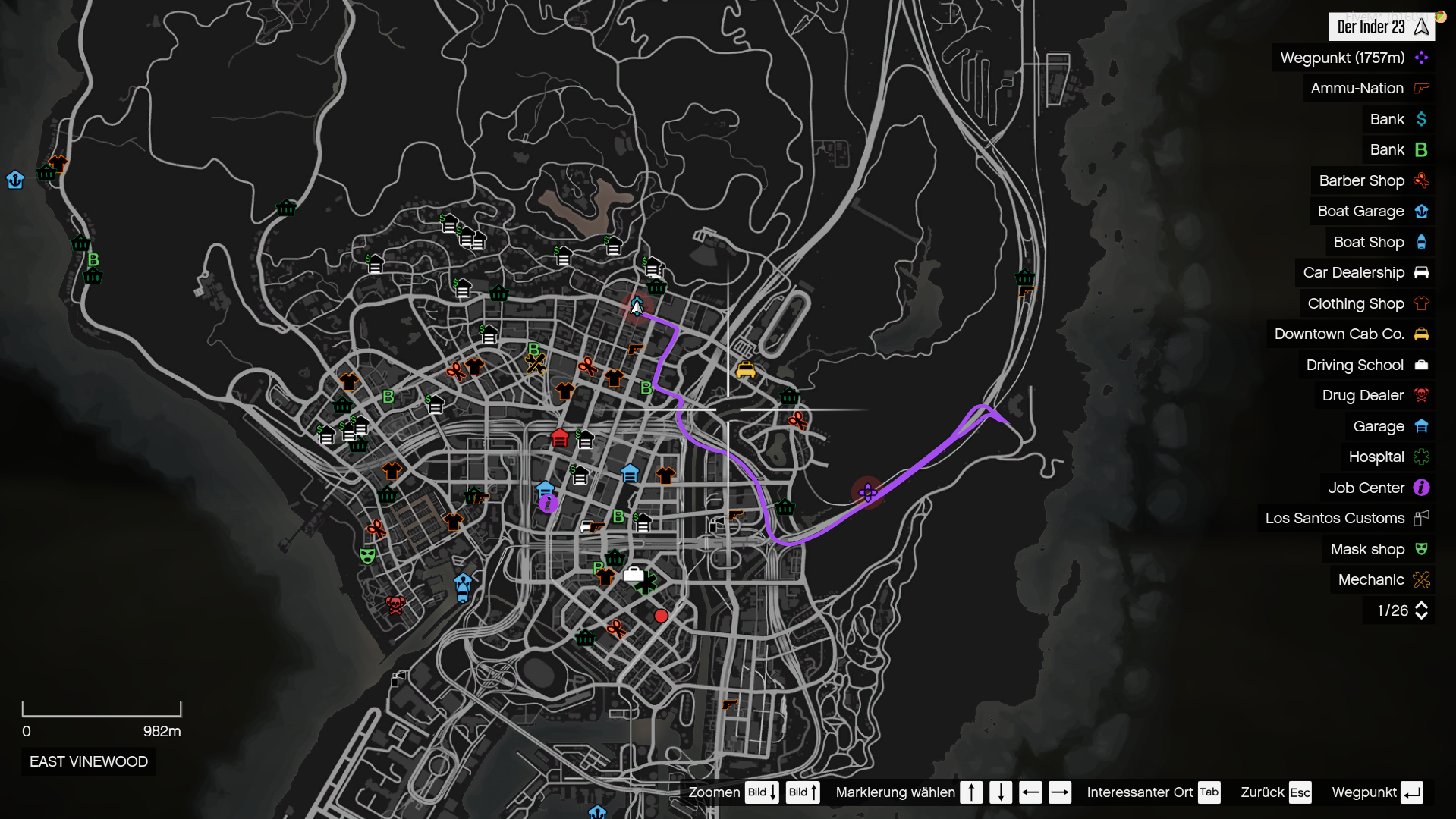This screenshot has height=819, width=1456.
Task: Open Interessanter Ort via Tab button
Action: tap(1209, 792)
